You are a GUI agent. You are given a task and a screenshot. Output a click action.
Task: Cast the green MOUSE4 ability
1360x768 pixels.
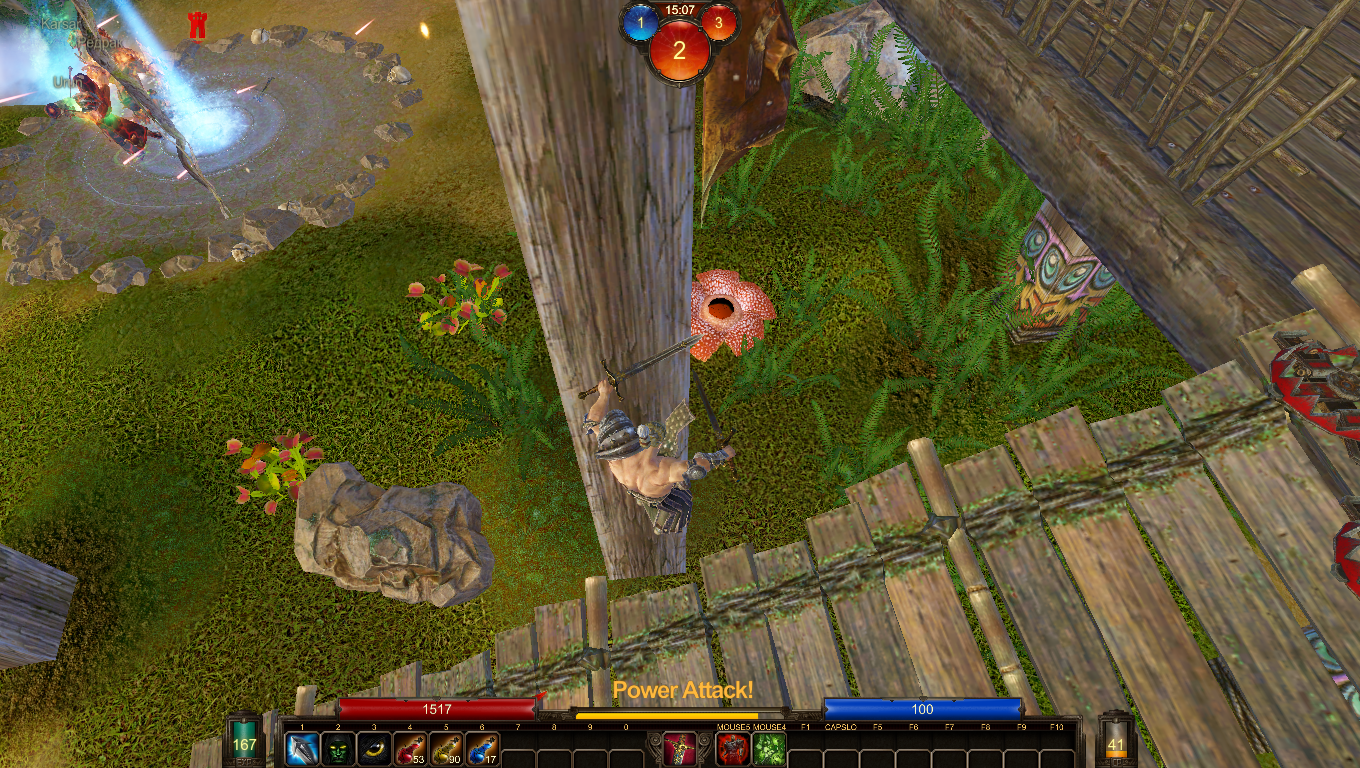click(769, 749)
